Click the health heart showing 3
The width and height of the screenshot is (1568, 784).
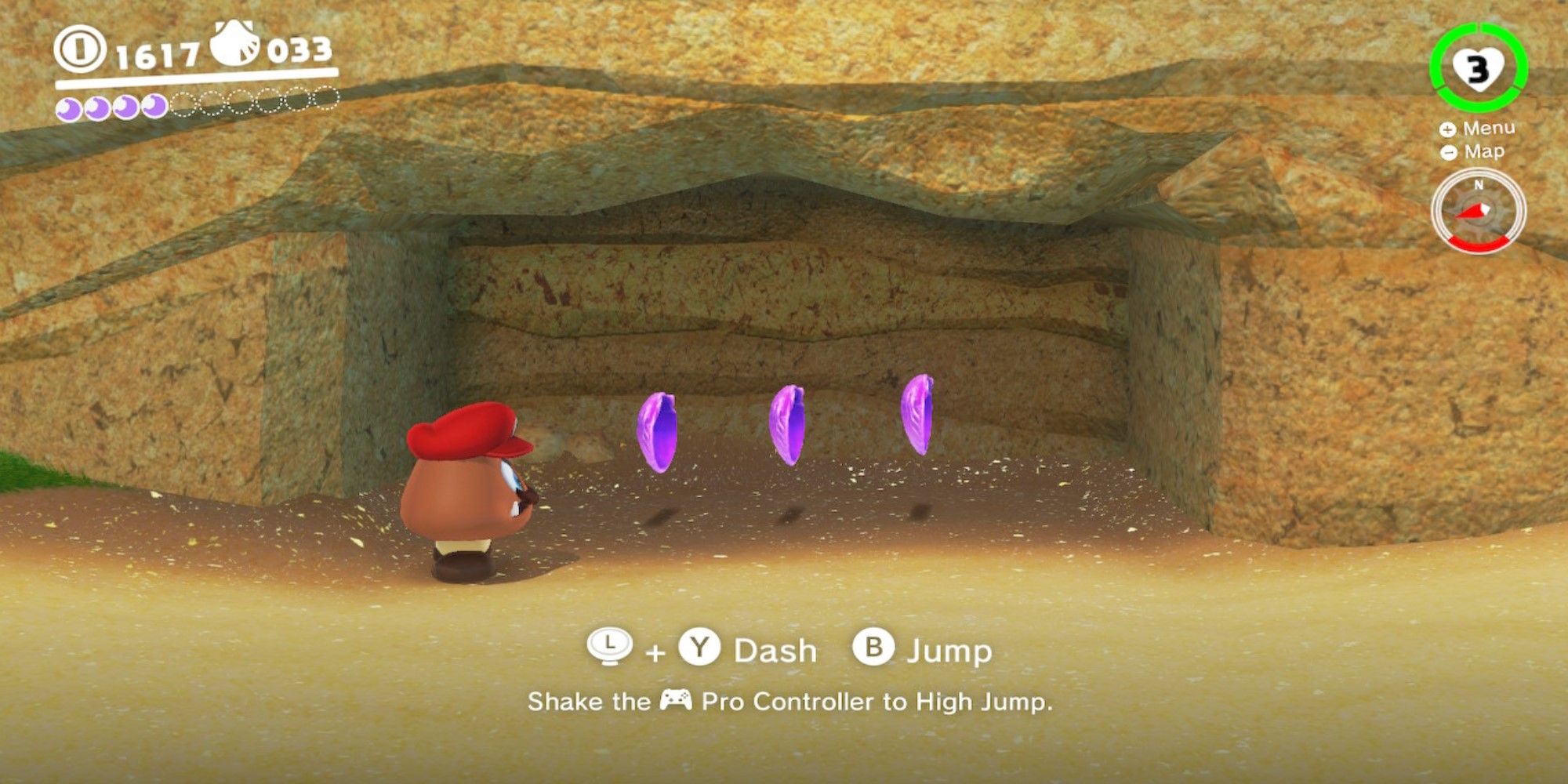[x=1478, y=67]
